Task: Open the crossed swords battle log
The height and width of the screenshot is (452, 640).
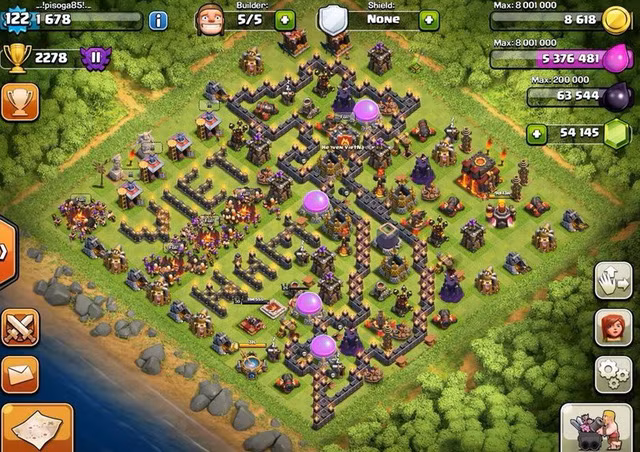Action: click(19, 327)
